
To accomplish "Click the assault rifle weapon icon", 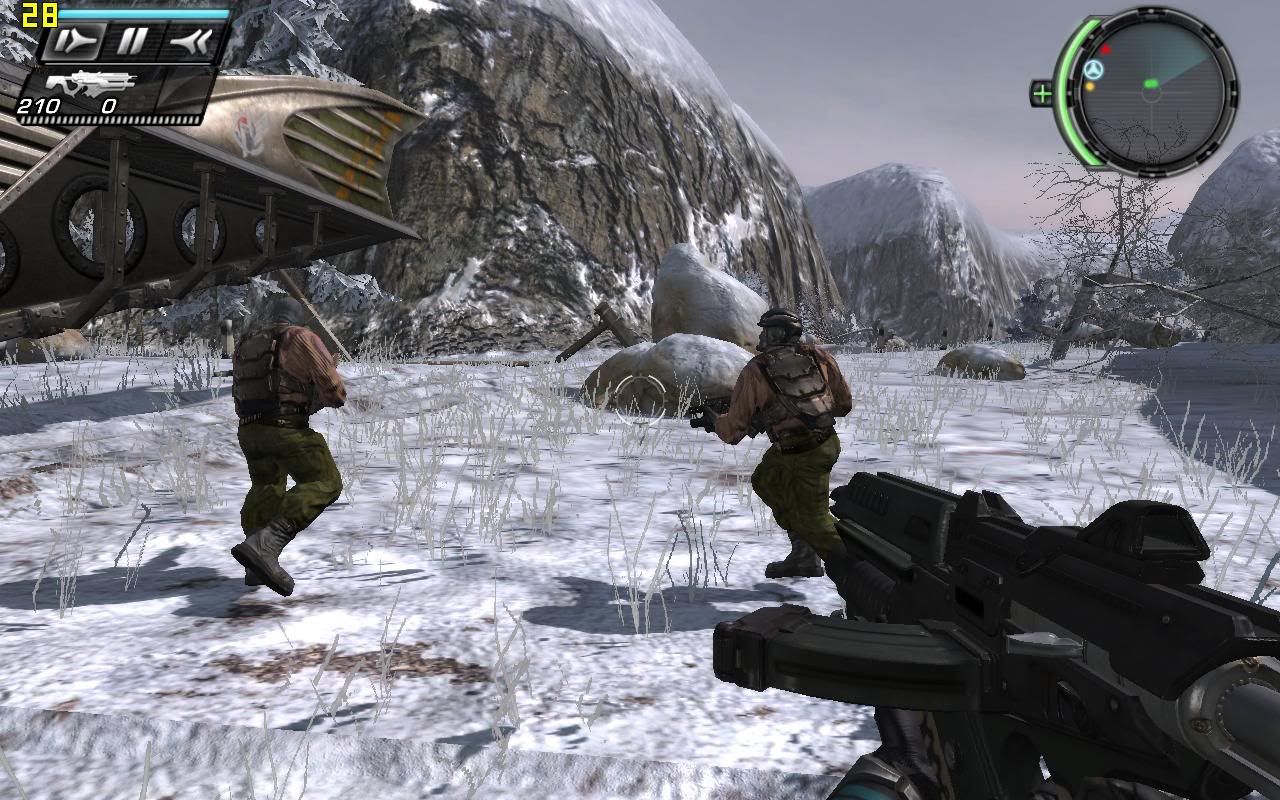I will coord(90,84).
